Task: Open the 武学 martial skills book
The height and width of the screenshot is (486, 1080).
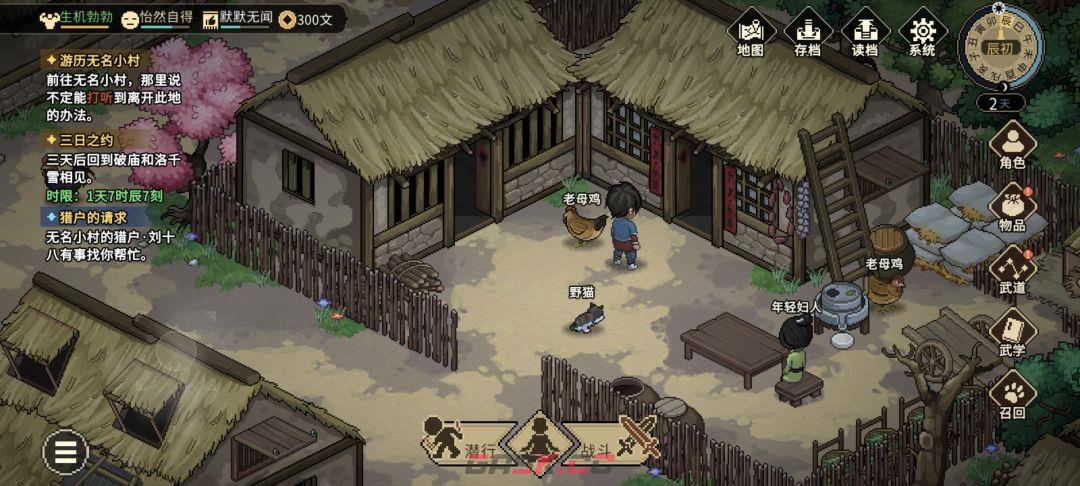Action: click(x=1012, y=332)
